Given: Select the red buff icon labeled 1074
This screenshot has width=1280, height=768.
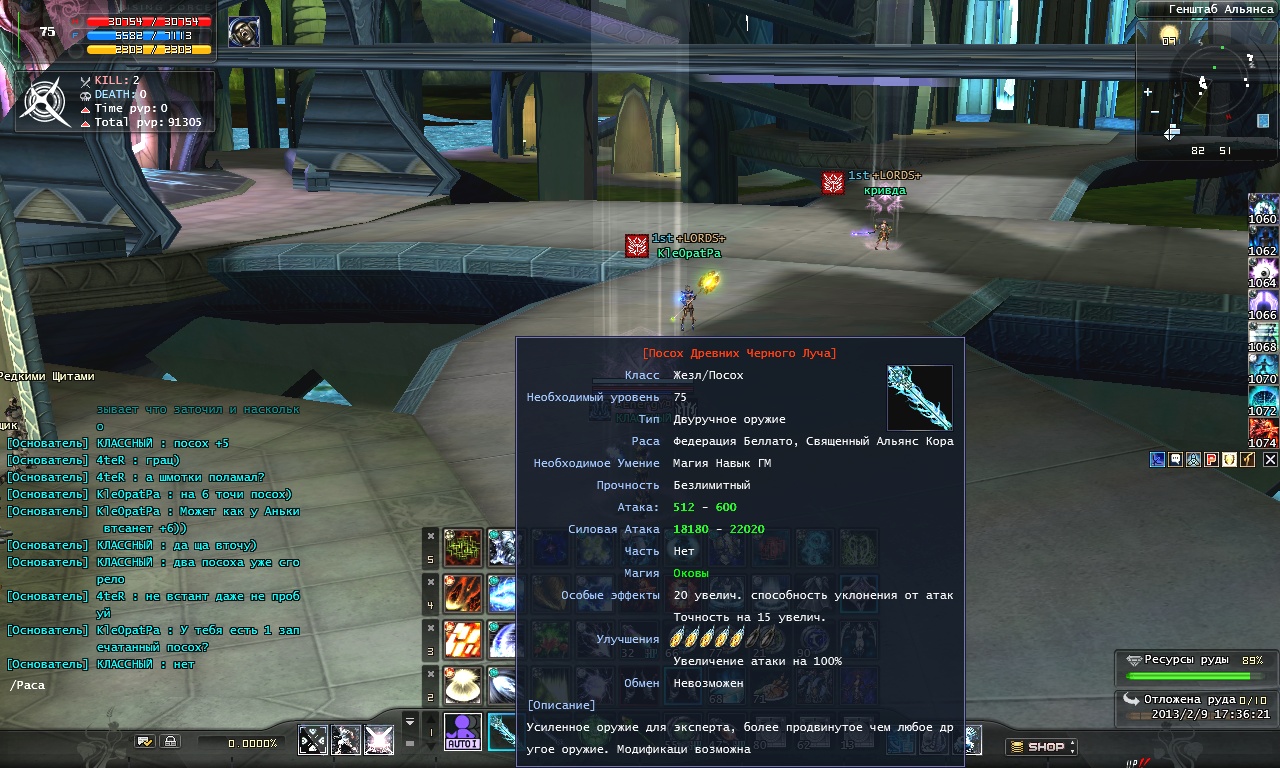Looking at the screenshot, I should pos(1263,431).
